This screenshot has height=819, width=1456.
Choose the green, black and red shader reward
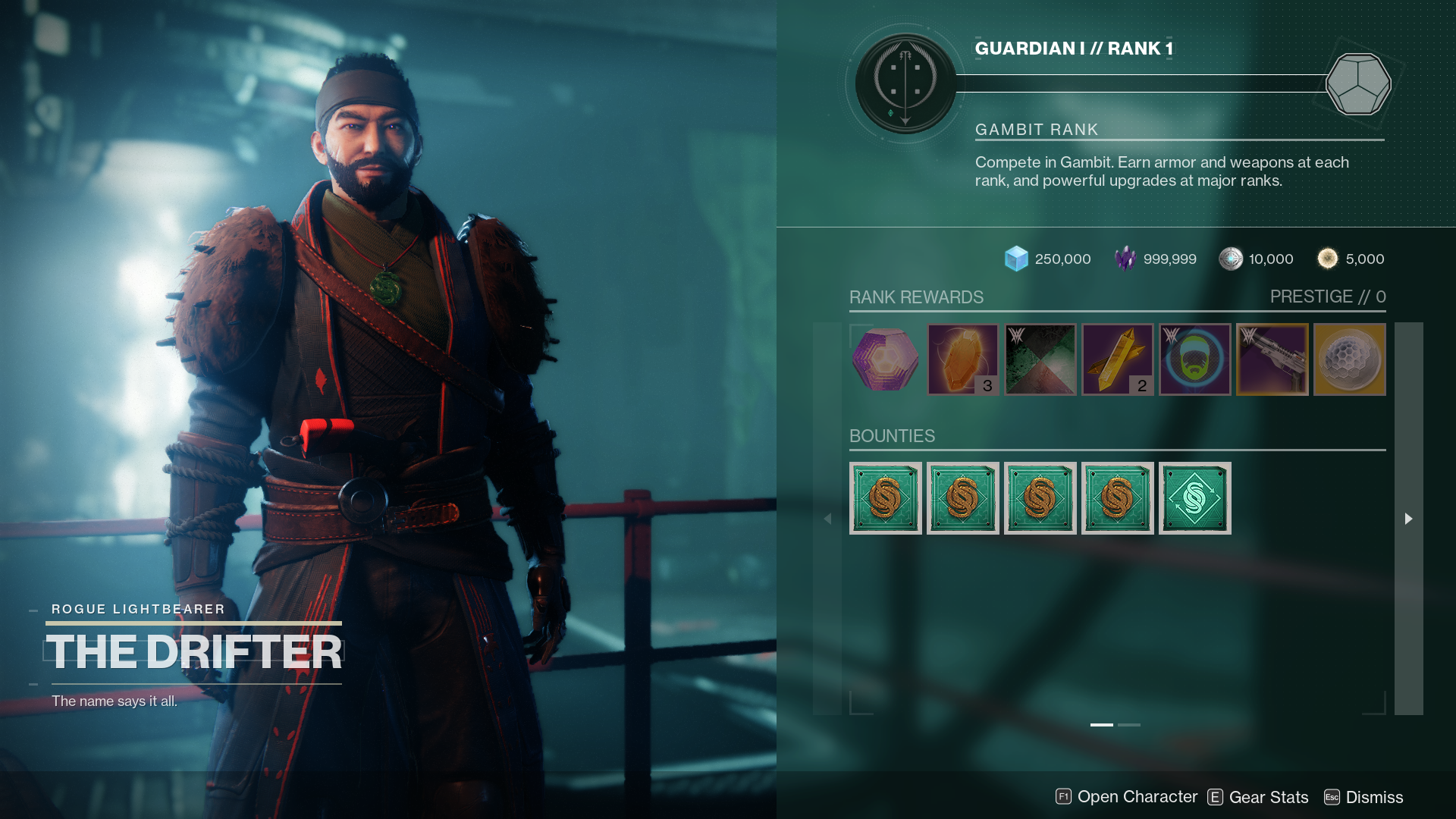coord(1040,359)
